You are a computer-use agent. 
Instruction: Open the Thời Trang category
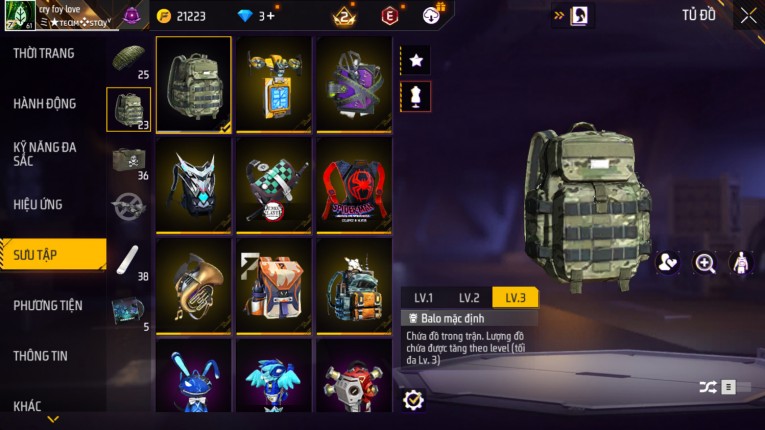click(44, 53)
